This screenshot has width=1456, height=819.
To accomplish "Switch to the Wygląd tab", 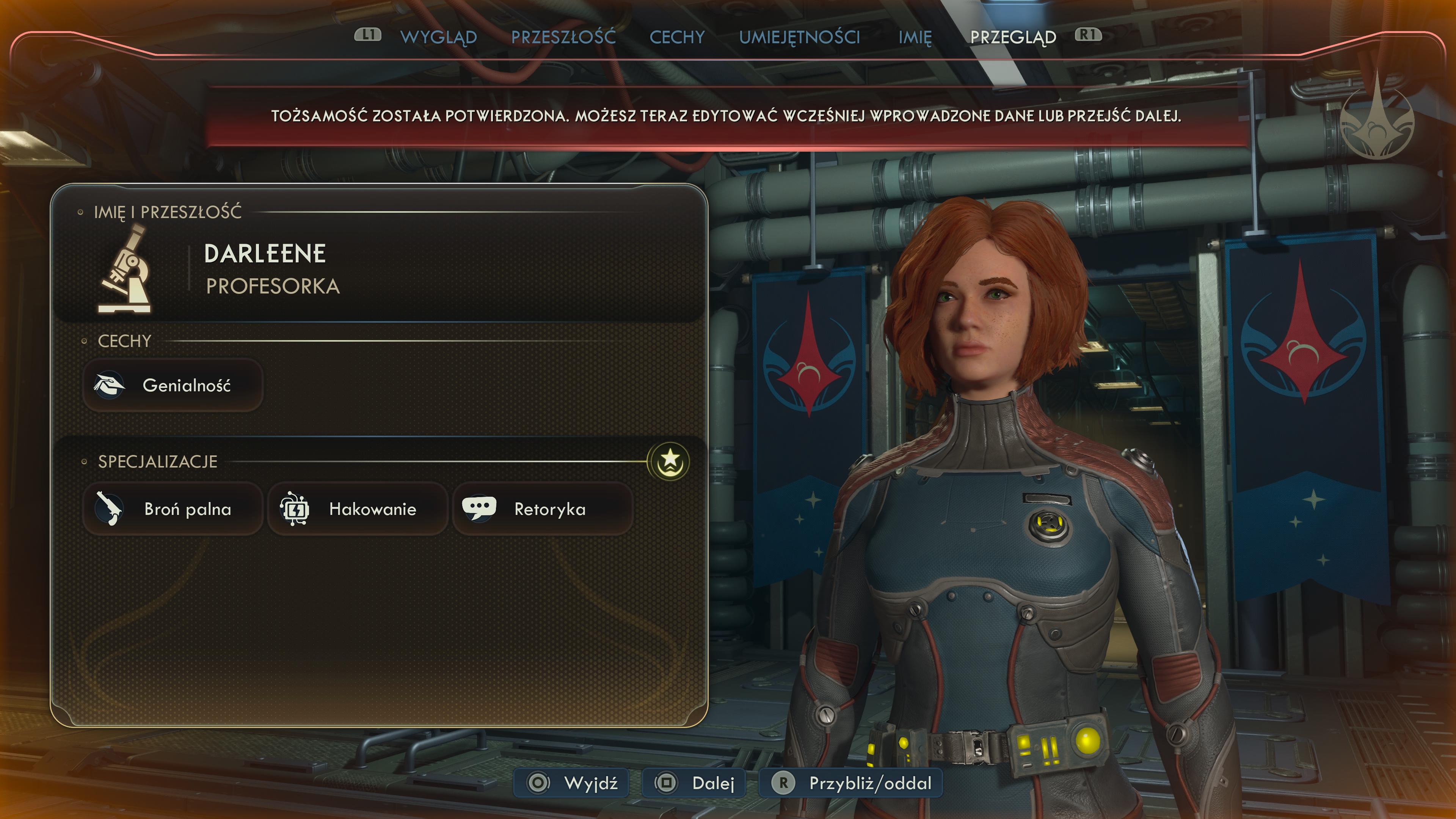I will 438,37.
